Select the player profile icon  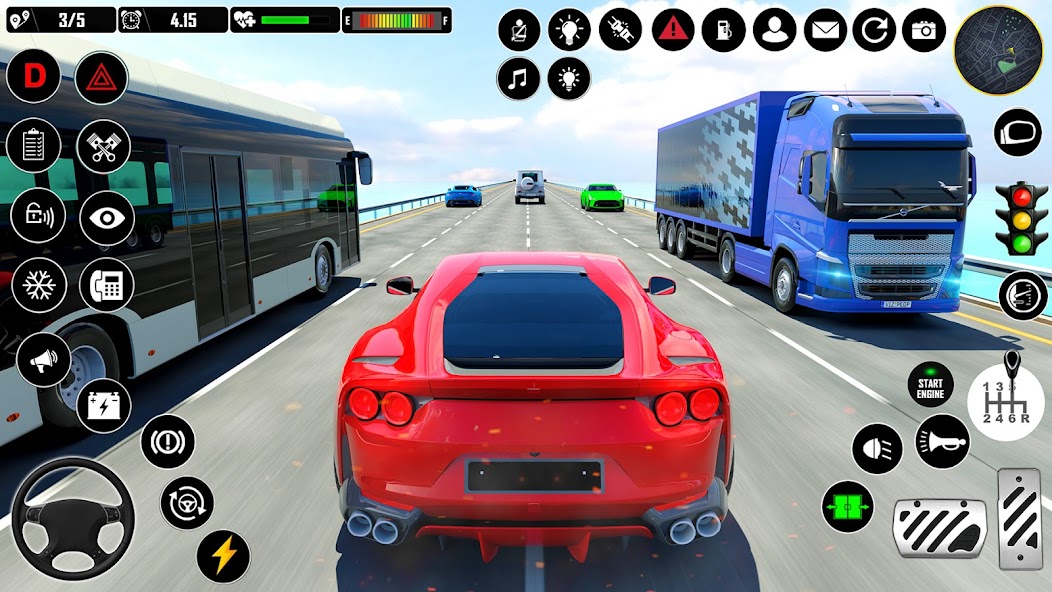773,30
